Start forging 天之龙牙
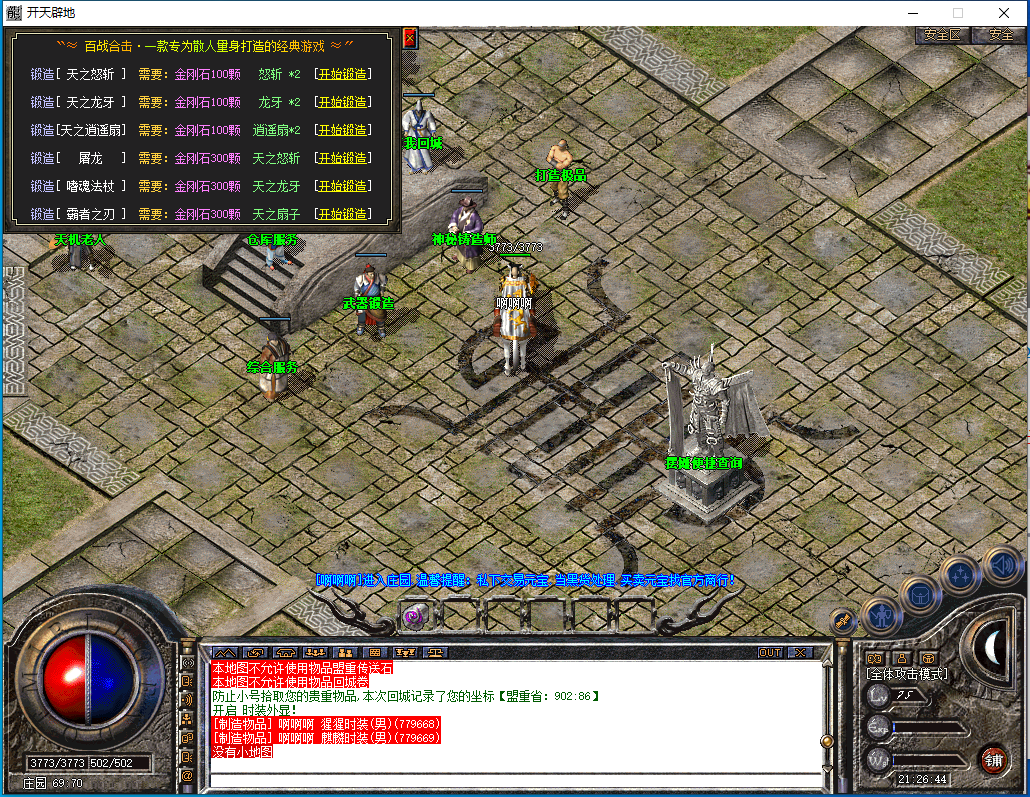The image size is (1030, 797). coord(342,102)
